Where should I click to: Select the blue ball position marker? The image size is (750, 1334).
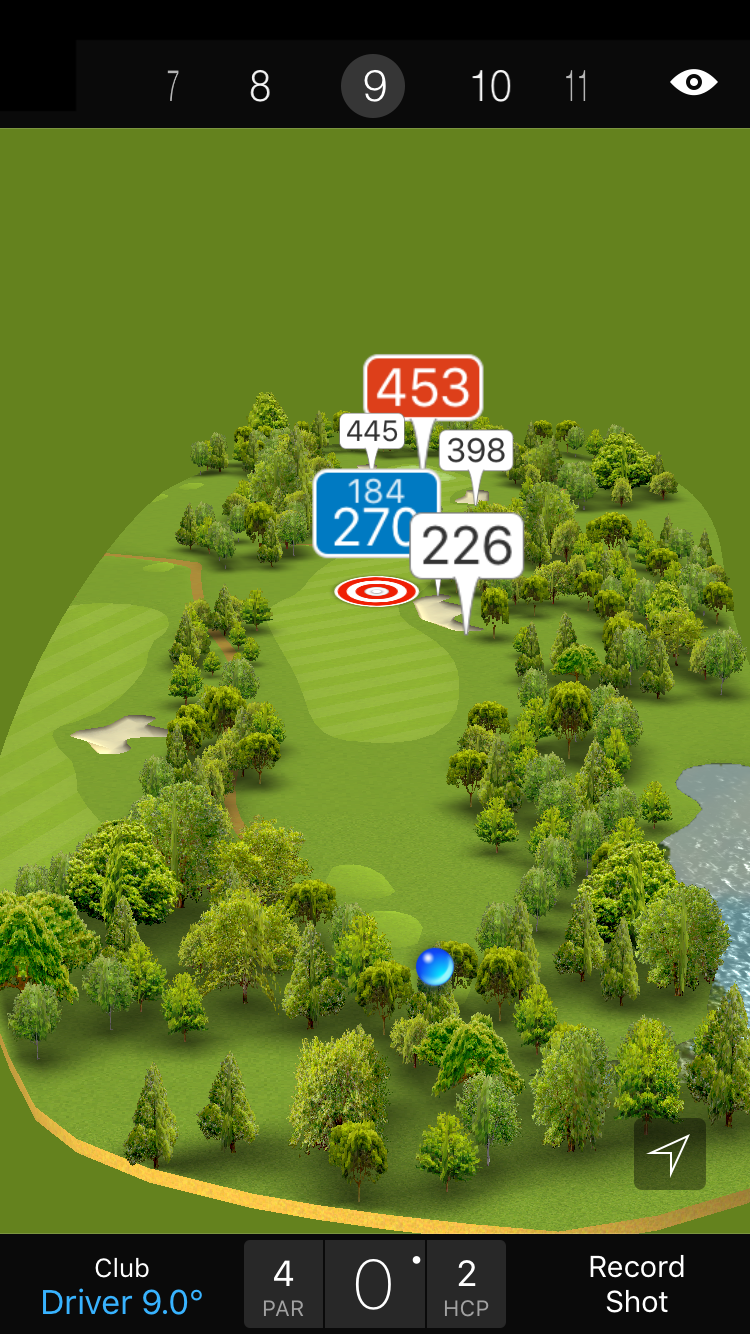click(x=435, y=967)
